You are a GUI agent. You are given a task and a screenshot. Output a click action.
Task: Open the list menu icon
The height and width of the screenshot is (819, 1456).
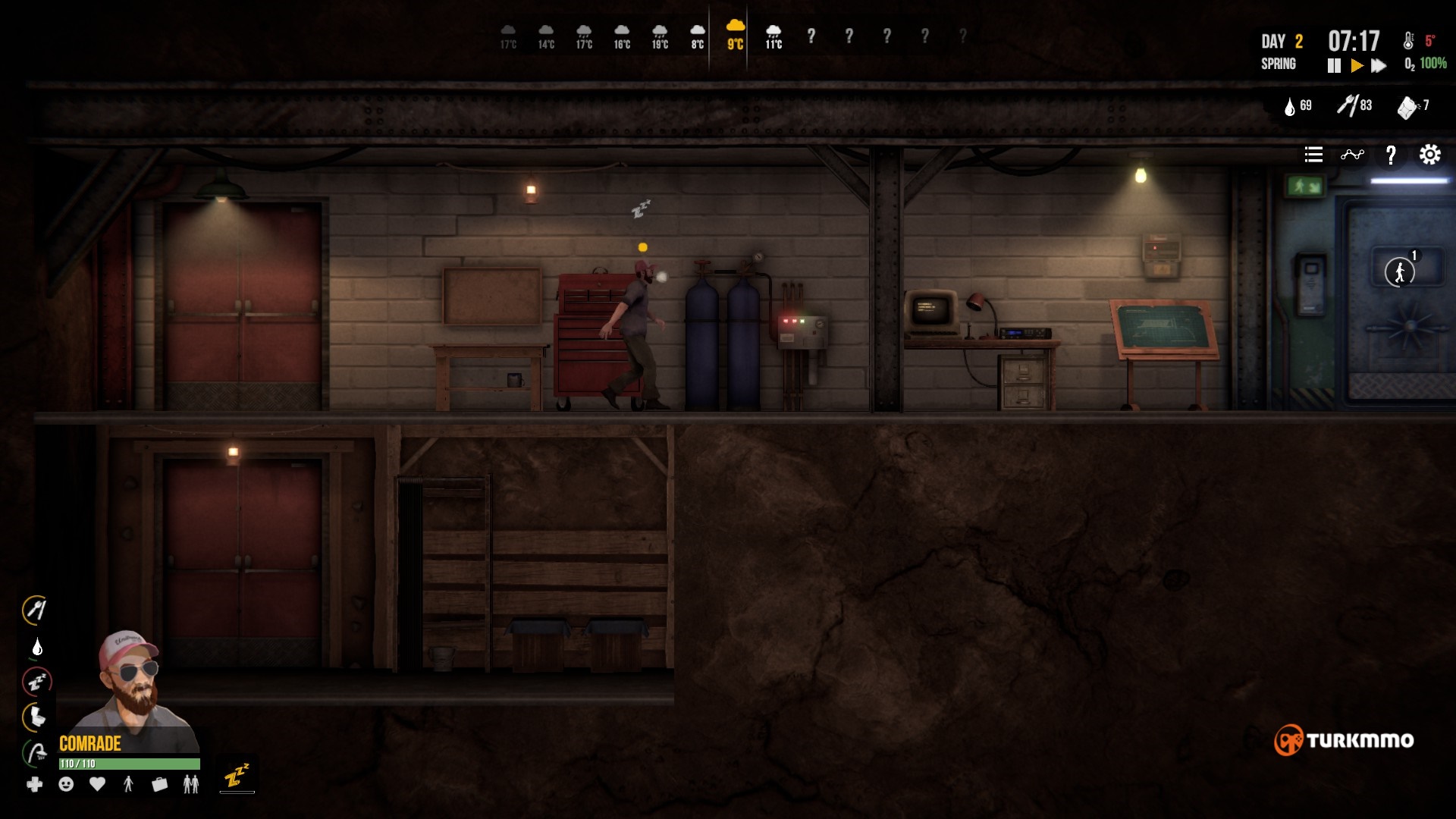click(x=1313, y=155)
